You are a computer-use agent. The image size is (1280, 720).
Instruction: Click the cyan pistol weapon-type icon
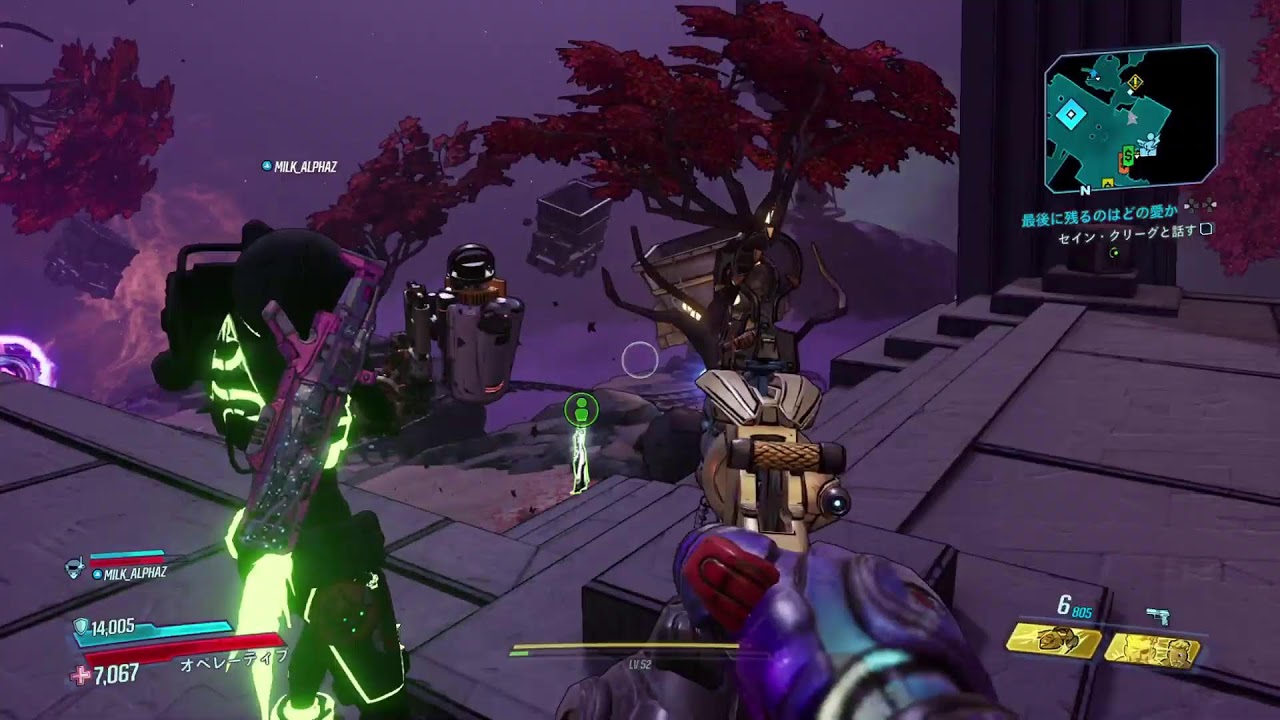pyautogui.click(x=1158, y=616)
